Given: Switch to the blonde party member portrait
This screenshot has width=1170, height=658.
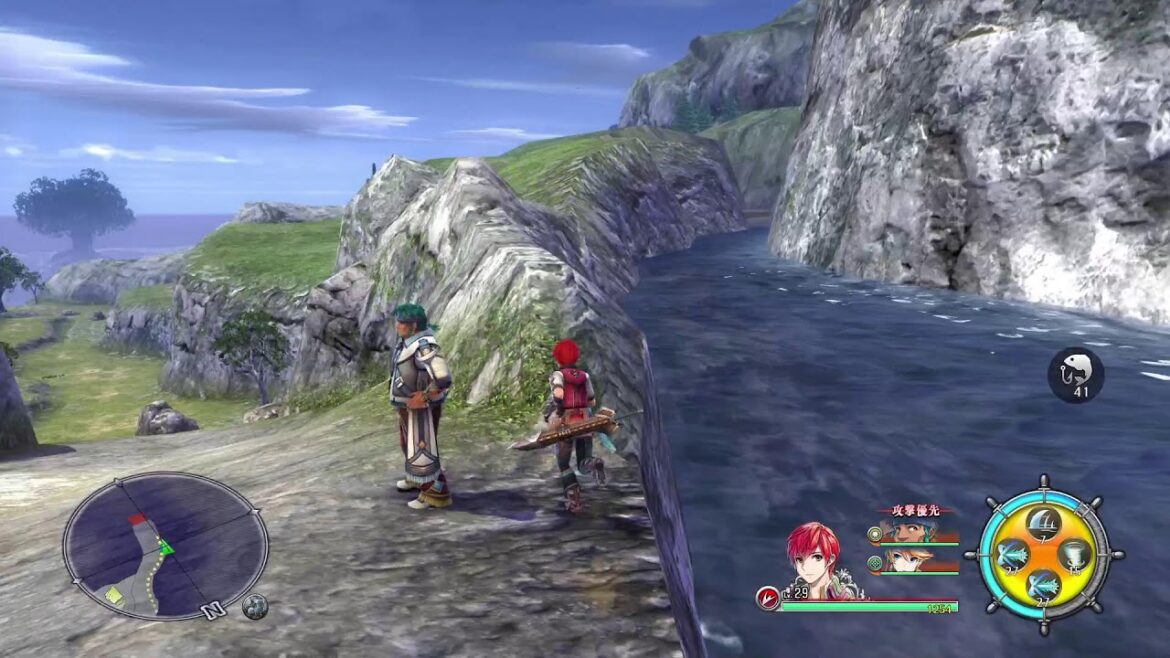Looking at the screenshot, I should tap(903, 561).
